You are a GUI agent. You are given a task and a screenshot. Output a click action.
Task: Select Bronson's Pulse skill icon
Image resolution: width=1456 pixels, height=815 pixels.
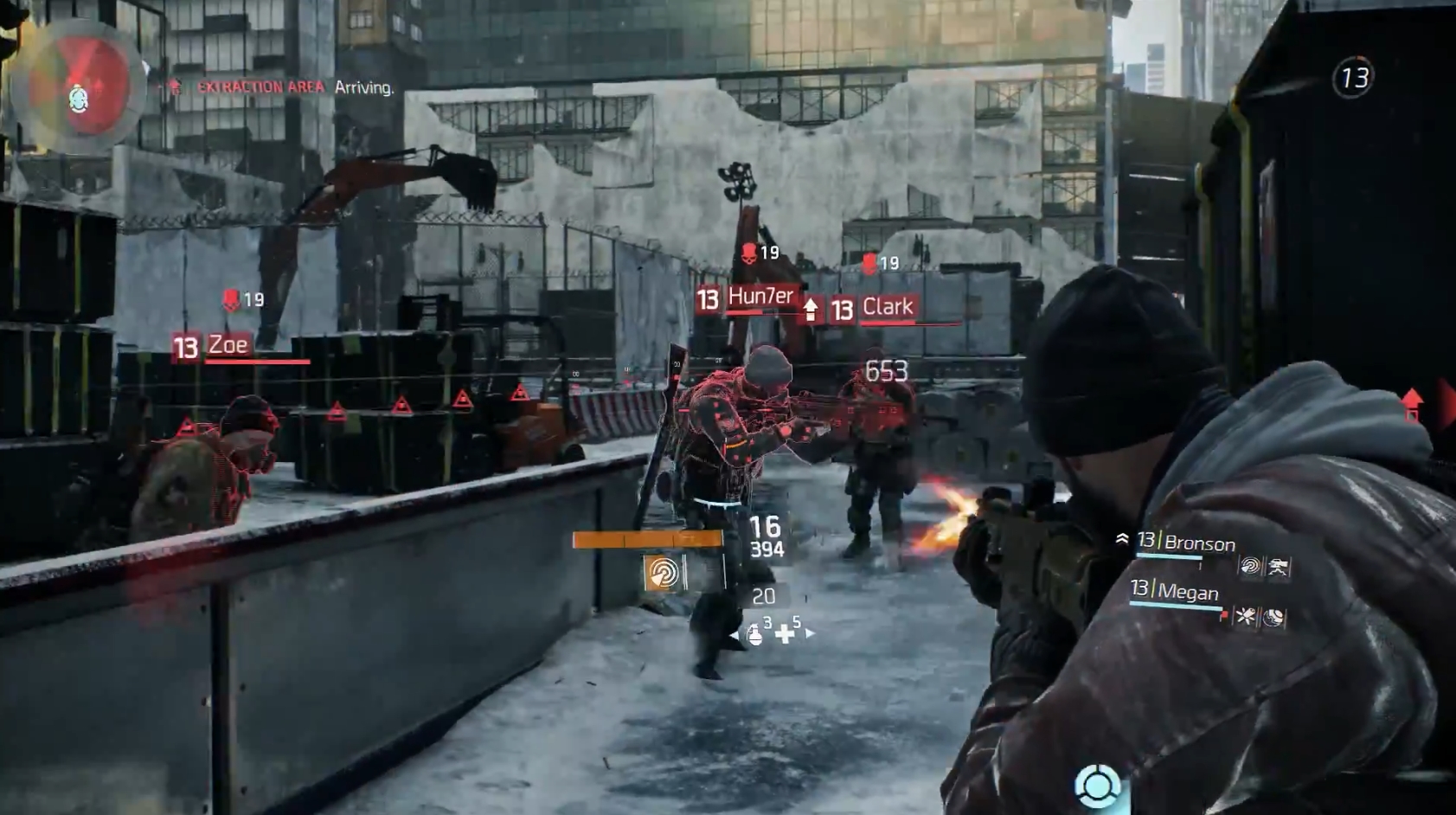[x=1251, y=566]
